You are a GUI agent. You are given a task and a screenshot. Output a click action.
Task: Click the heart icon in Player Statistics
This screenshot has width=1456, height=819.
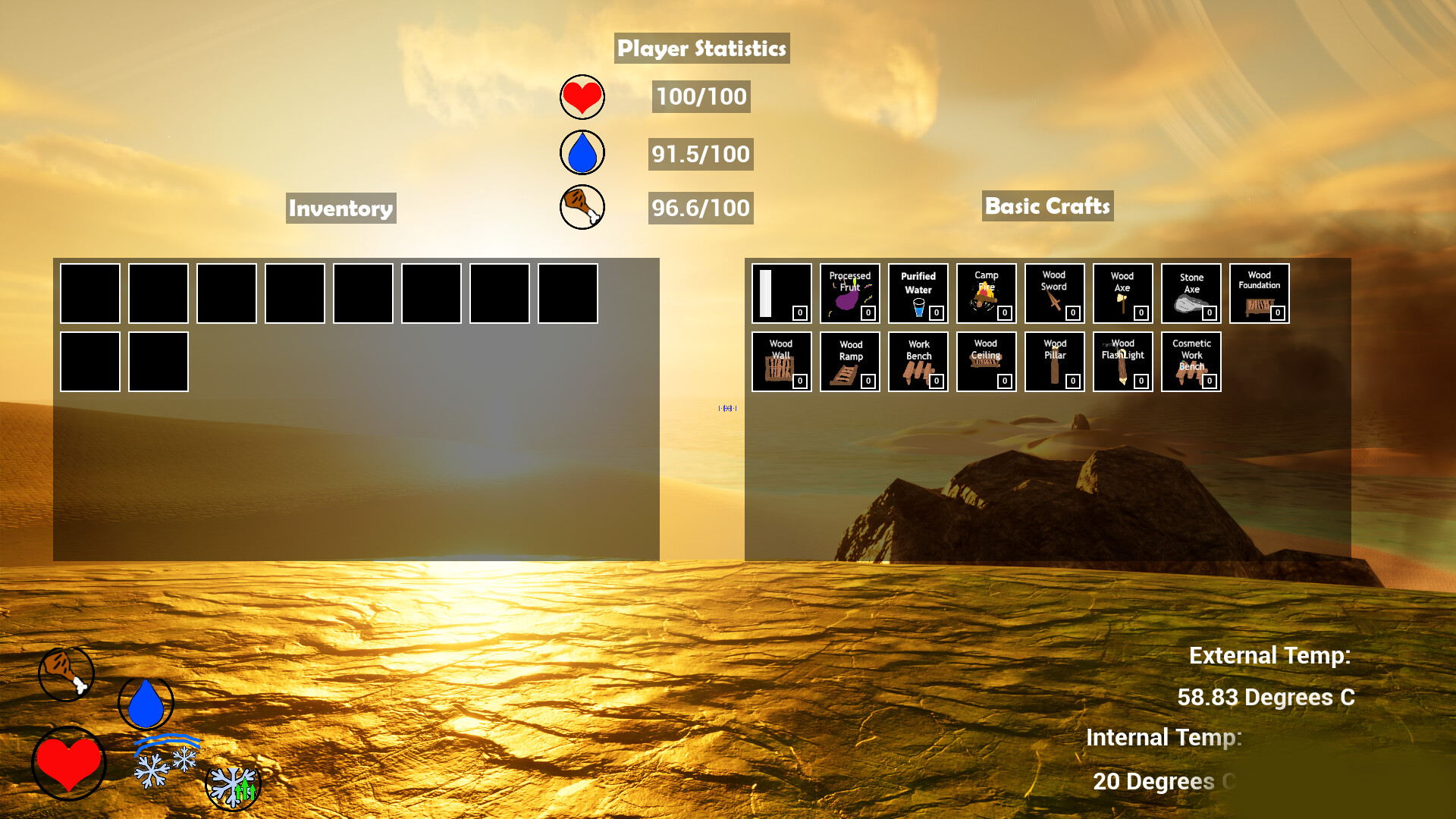coord(581,96)
